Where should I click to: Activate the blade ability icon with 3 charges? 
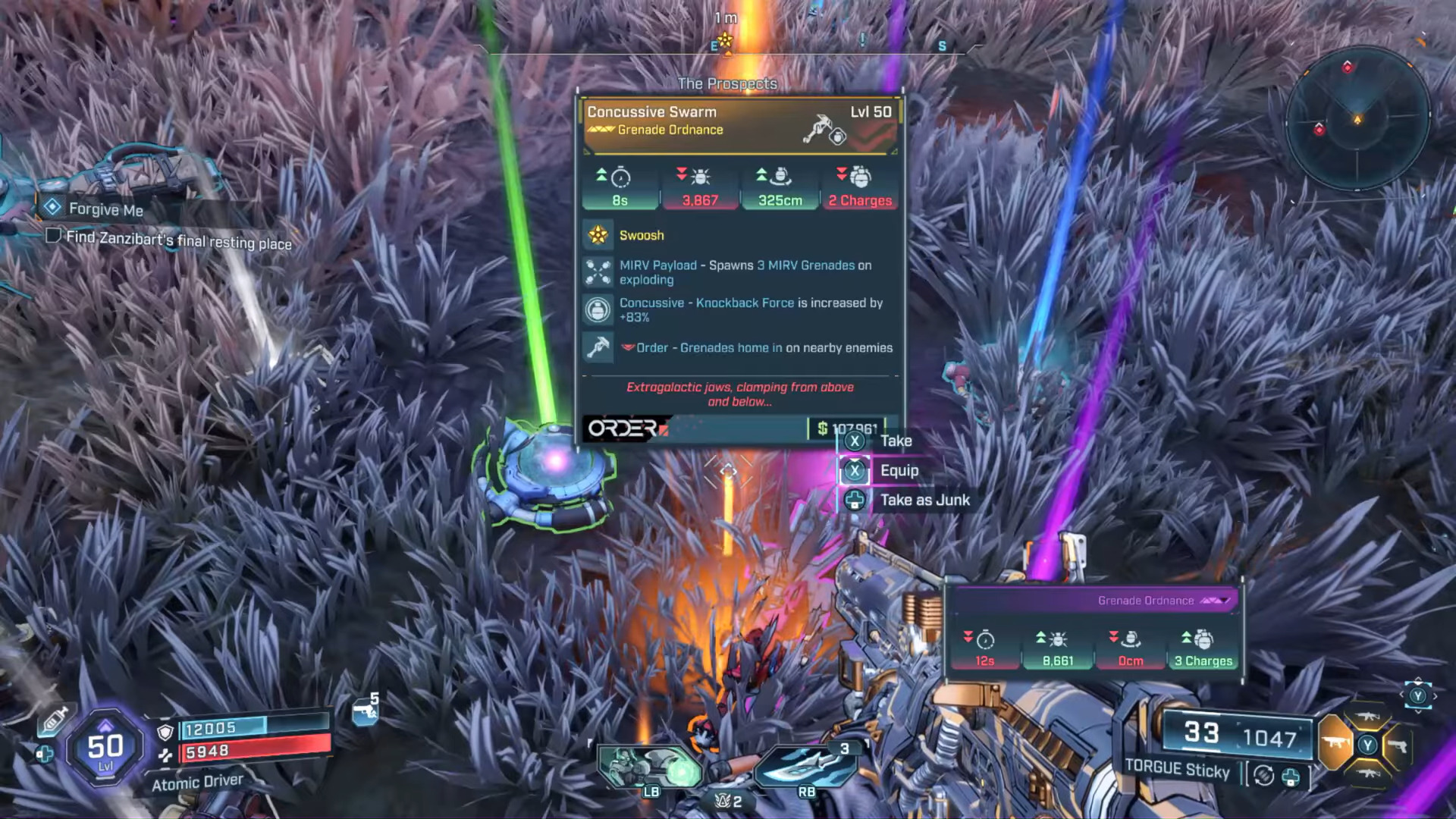click(805, 766)
